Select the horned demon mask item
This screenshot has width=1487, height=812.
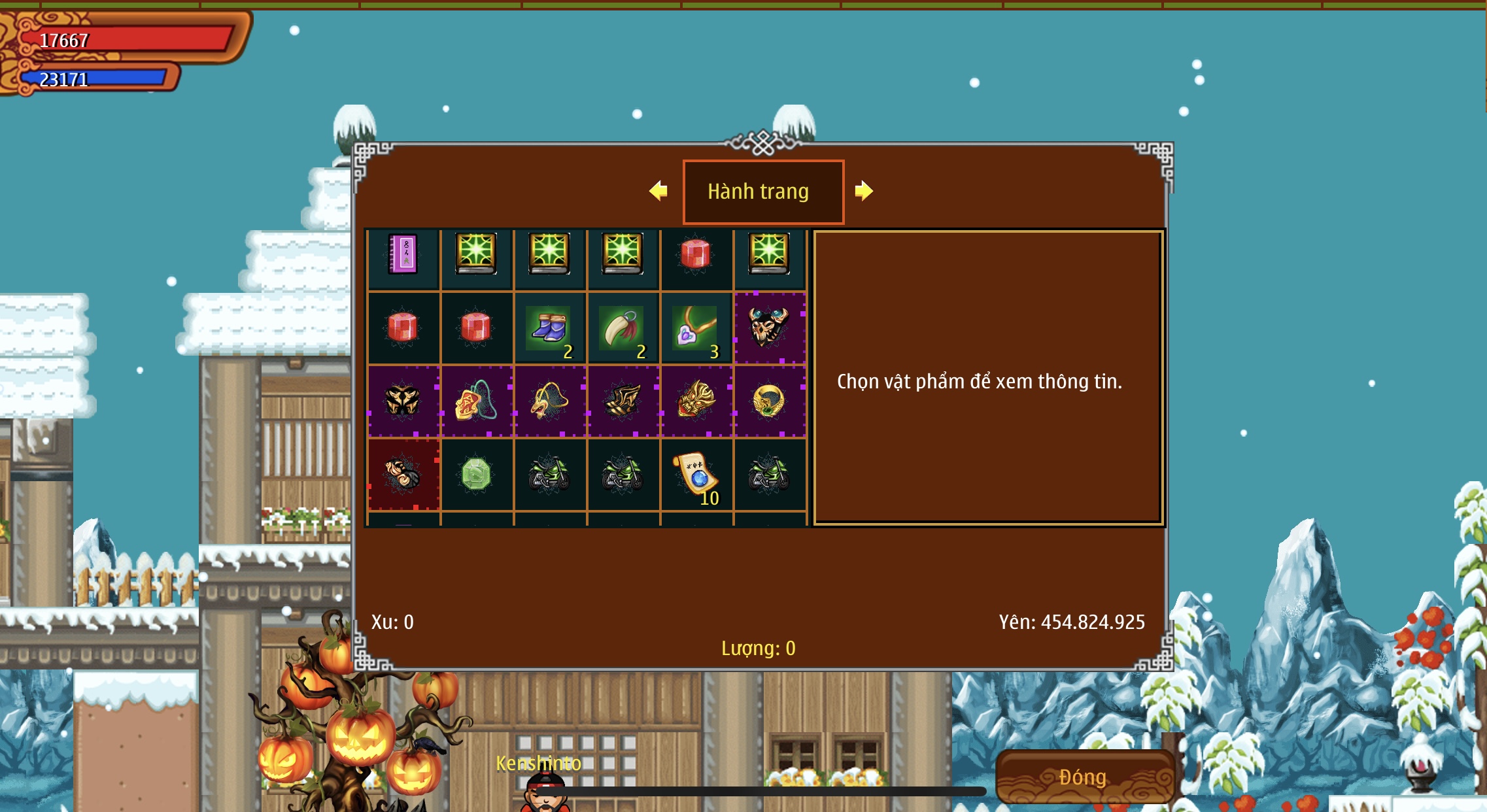tap(769, 328)
